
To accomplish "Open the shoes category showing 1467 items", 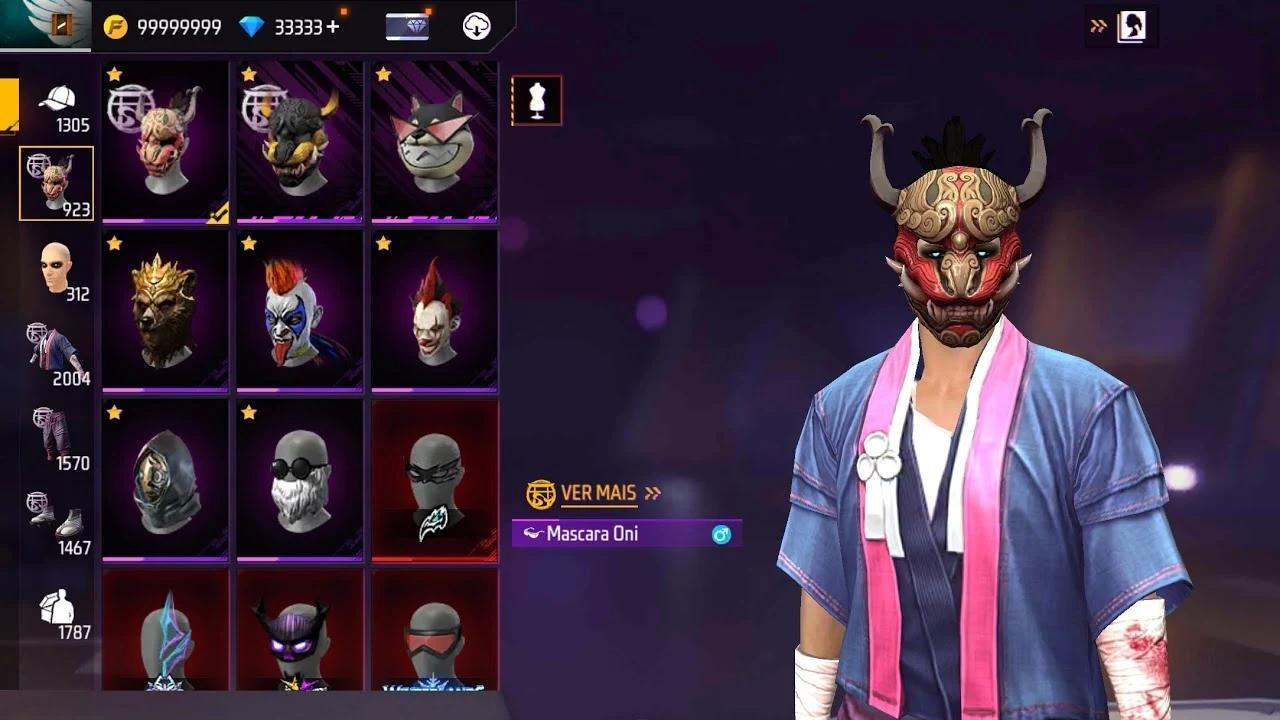I will click(57, 517).
